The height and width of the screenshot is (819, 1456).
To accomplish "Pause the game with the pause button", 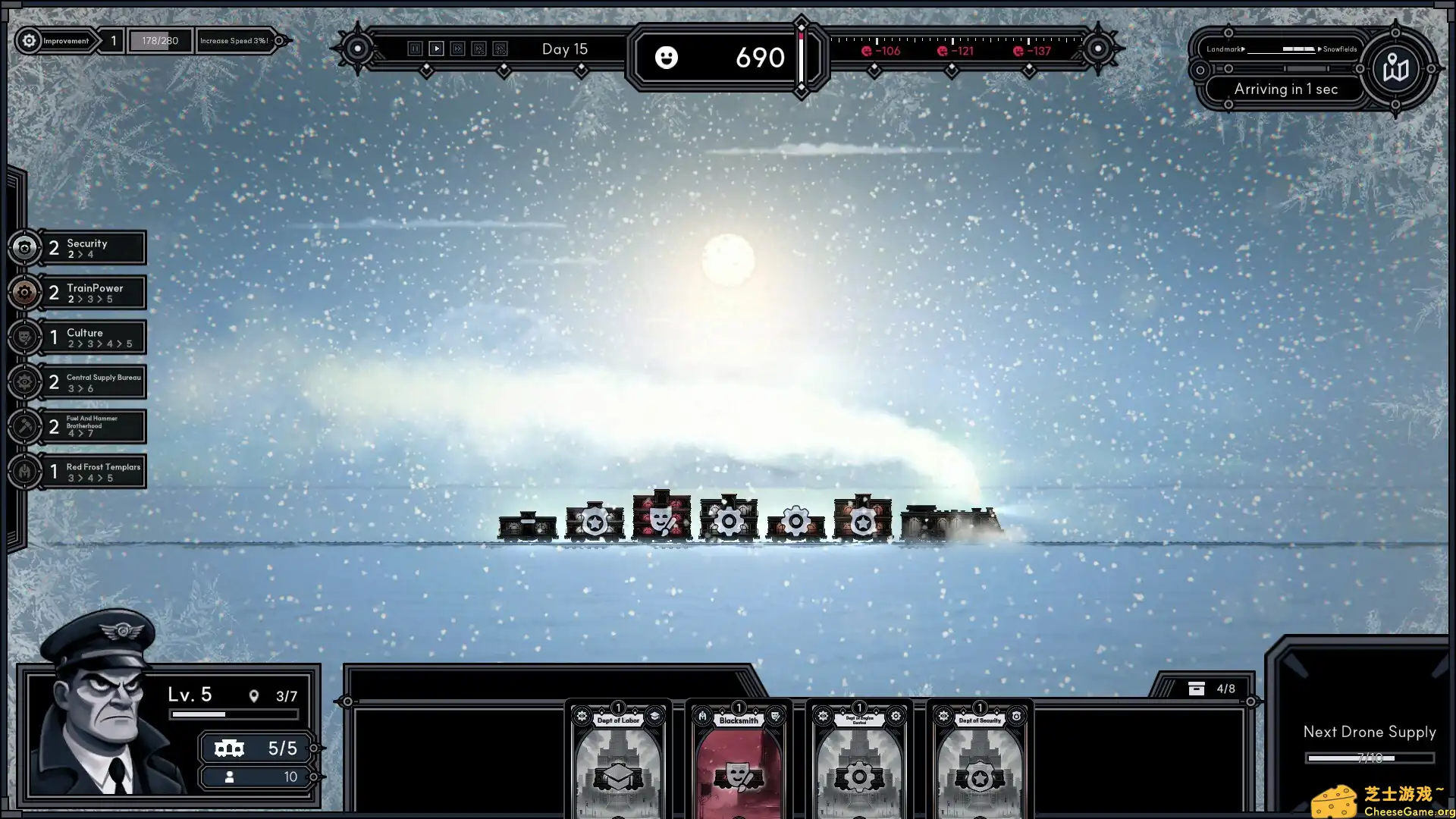I will point(415,49).
